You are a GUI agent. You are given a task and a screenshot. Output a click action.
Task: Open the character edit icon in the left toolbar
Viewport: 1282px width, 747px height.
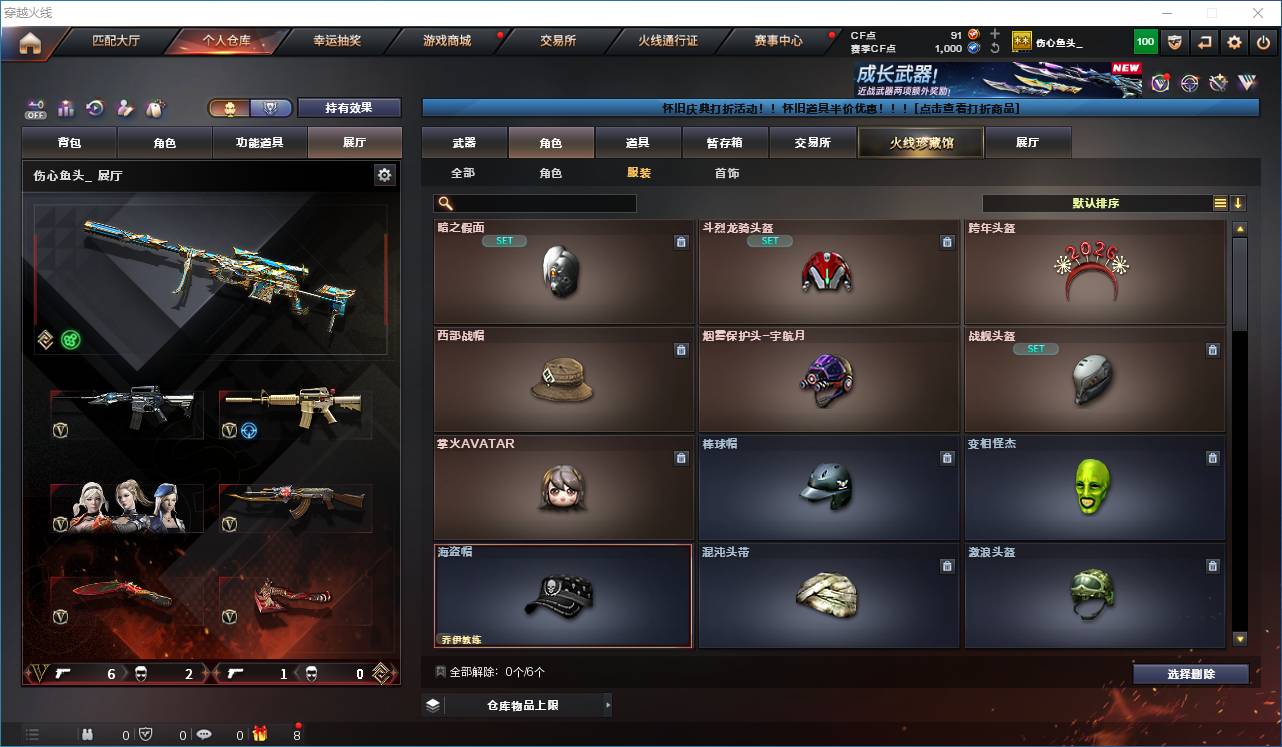tap(124, 108)
